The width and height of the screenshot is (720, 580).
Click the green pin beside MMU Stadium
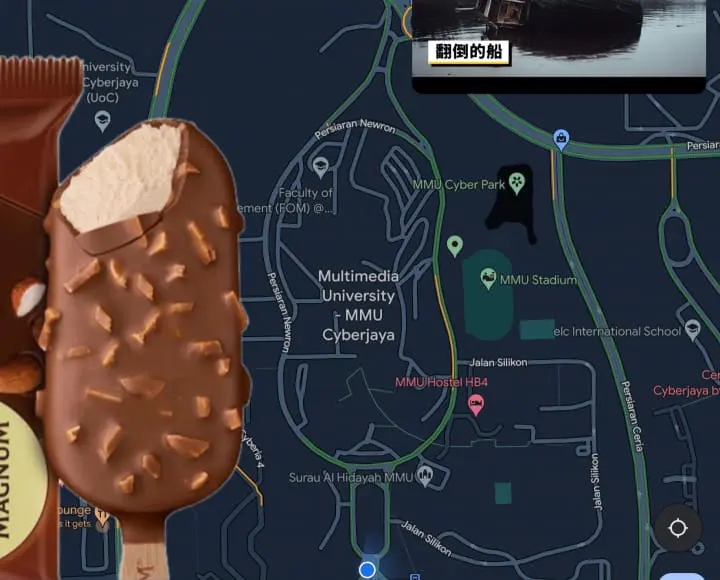point(455,245)
